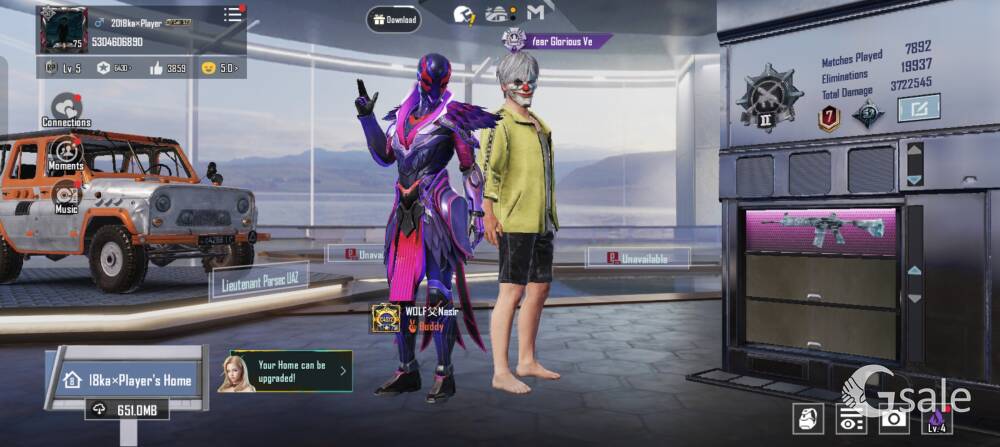1000x447 pixels.
Task: Open 18ka×Player's Home
Action: pos(127,380)
